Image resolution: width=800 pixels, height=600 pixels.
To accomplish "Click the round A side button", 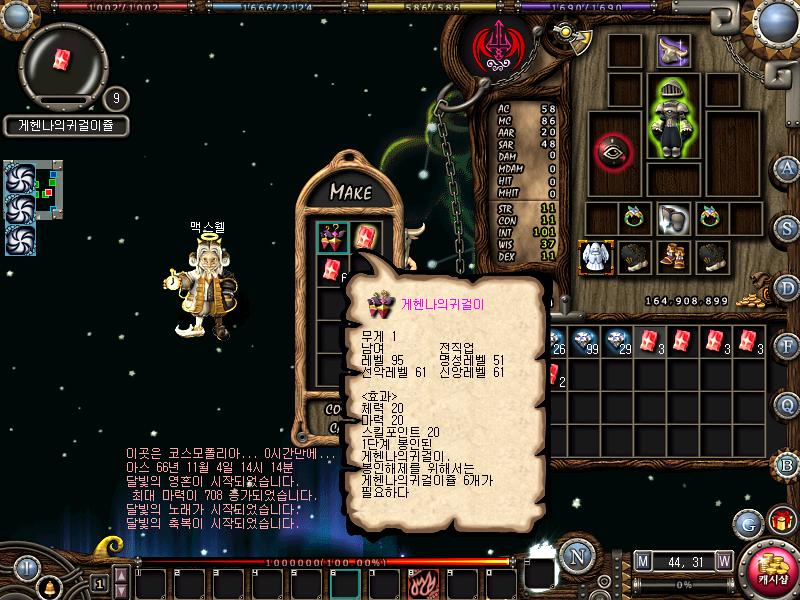I will 788,168.
